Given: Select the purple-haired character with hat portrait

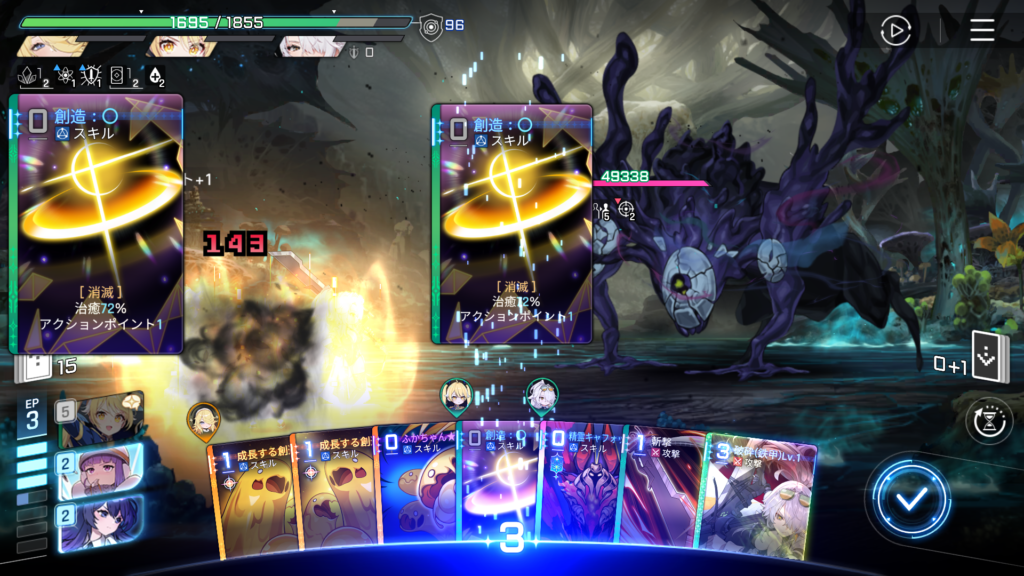Looking at the screenshot, I should point(101,469).
